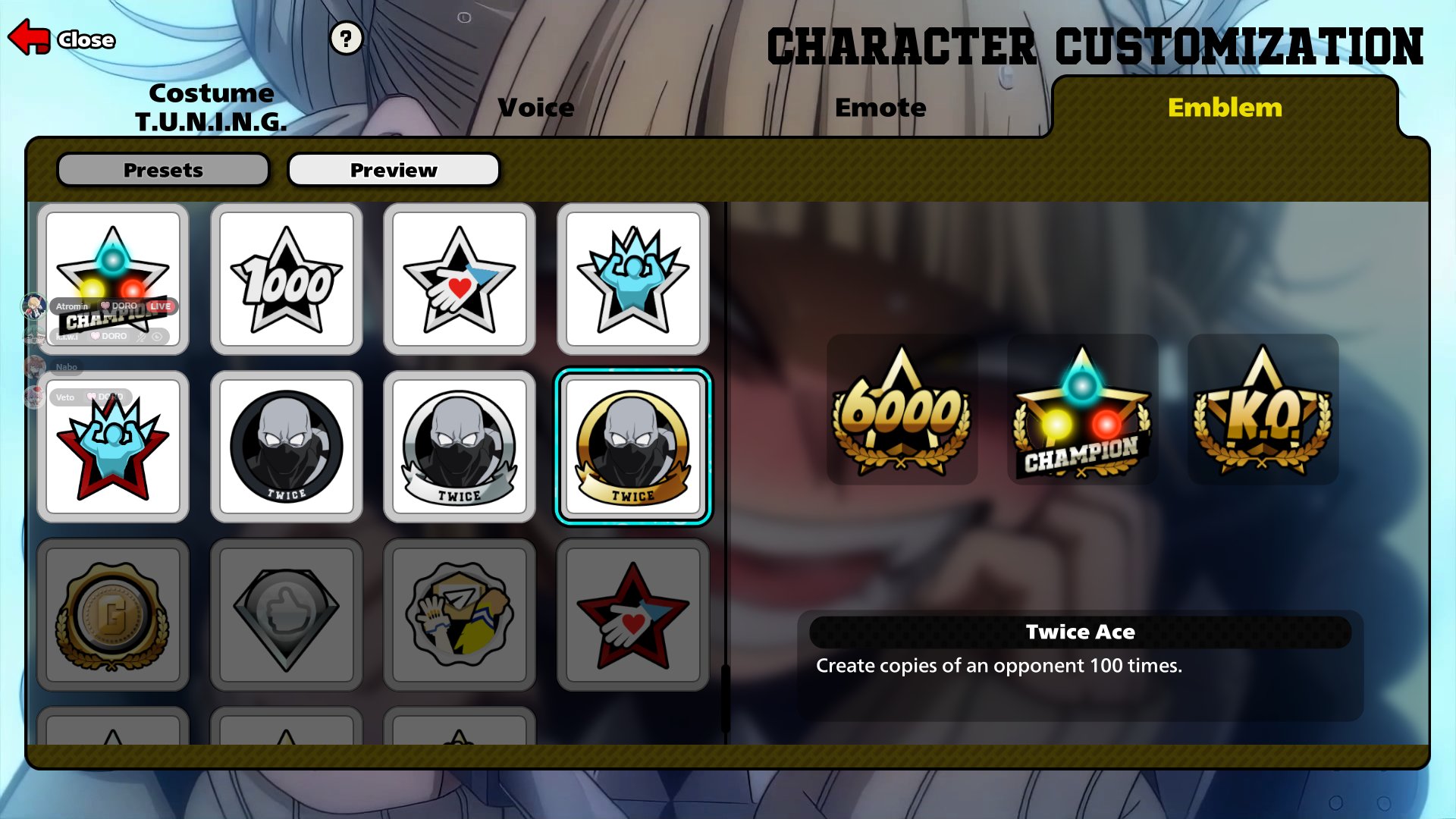The height and width of the screenshot is (819, 1456).
Task: Pick the blue flexing figure black star emblem
Action: (x=633, y=279)
